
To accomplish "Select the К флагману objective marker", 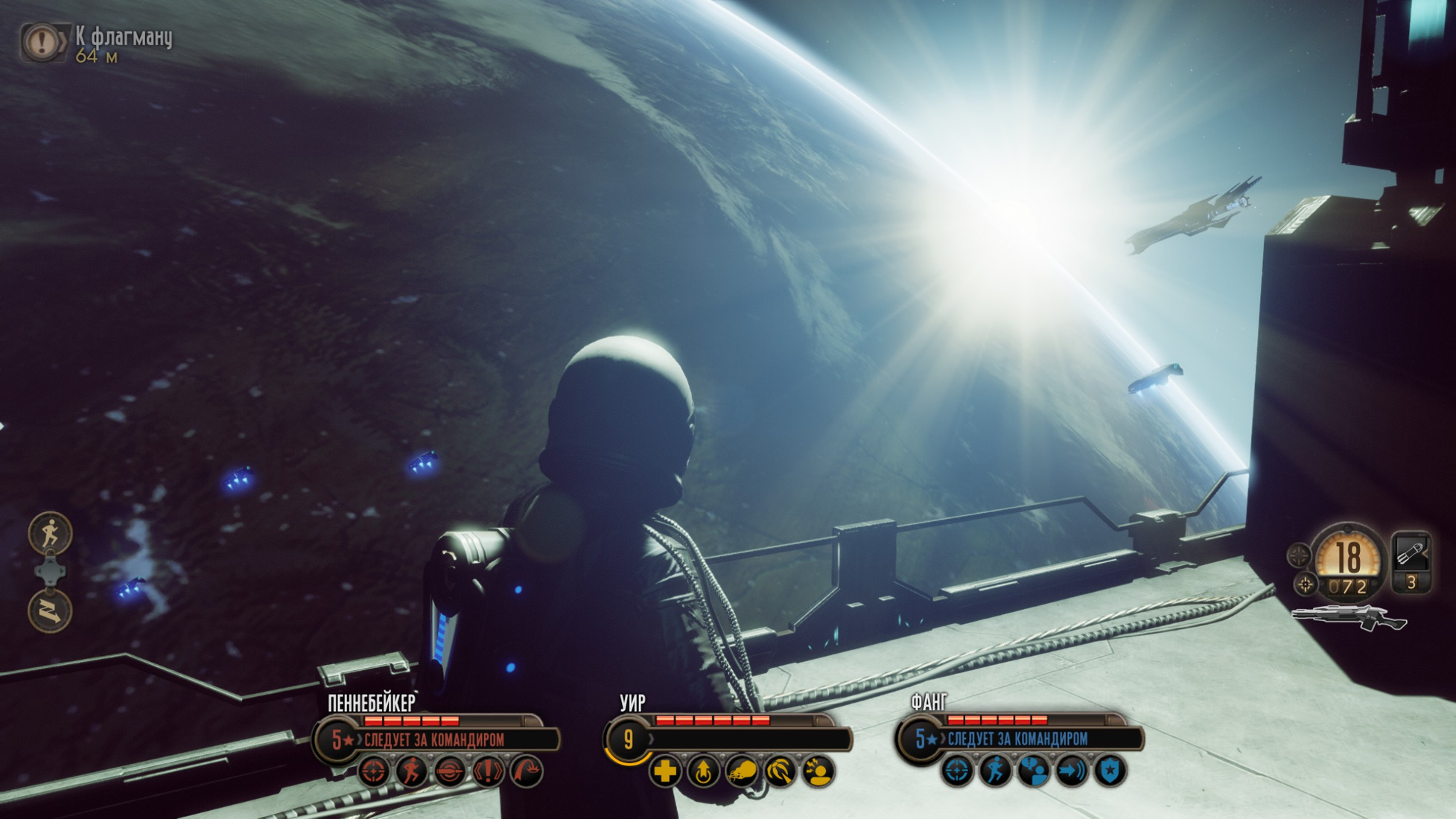I will [42, 40].
